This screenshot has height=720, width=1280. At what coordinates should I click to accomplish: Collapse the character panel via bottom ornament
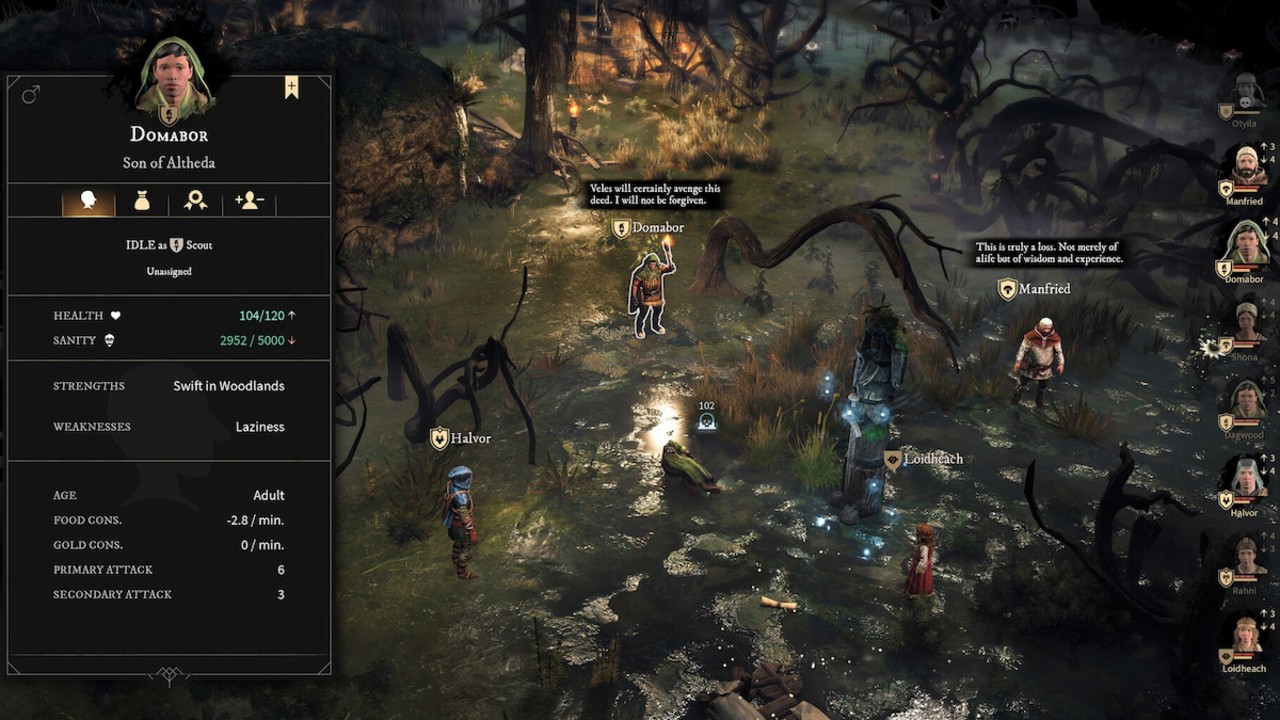169,676
